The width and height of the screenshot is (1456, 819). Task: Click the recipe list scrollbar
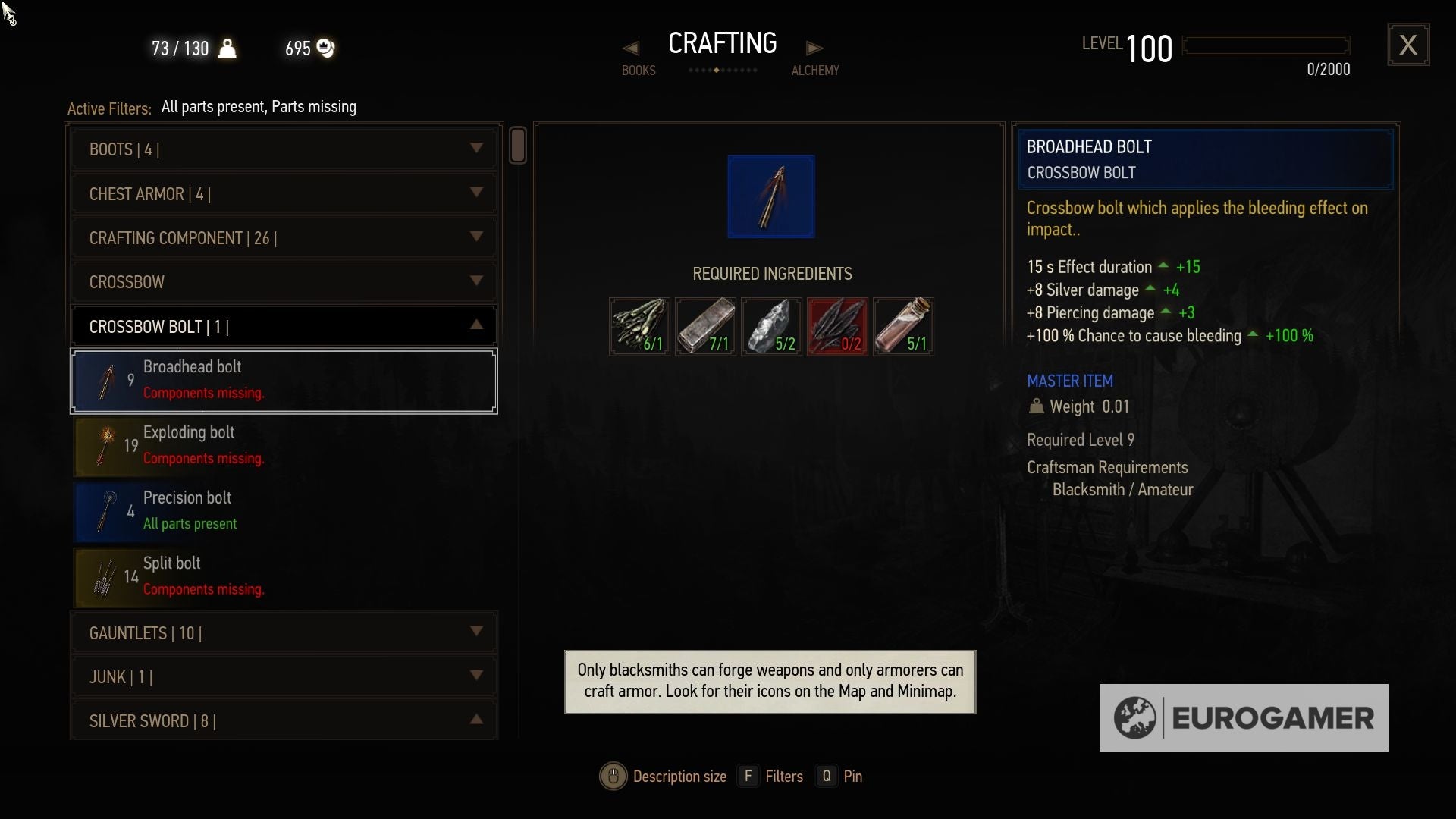[519, 146]
